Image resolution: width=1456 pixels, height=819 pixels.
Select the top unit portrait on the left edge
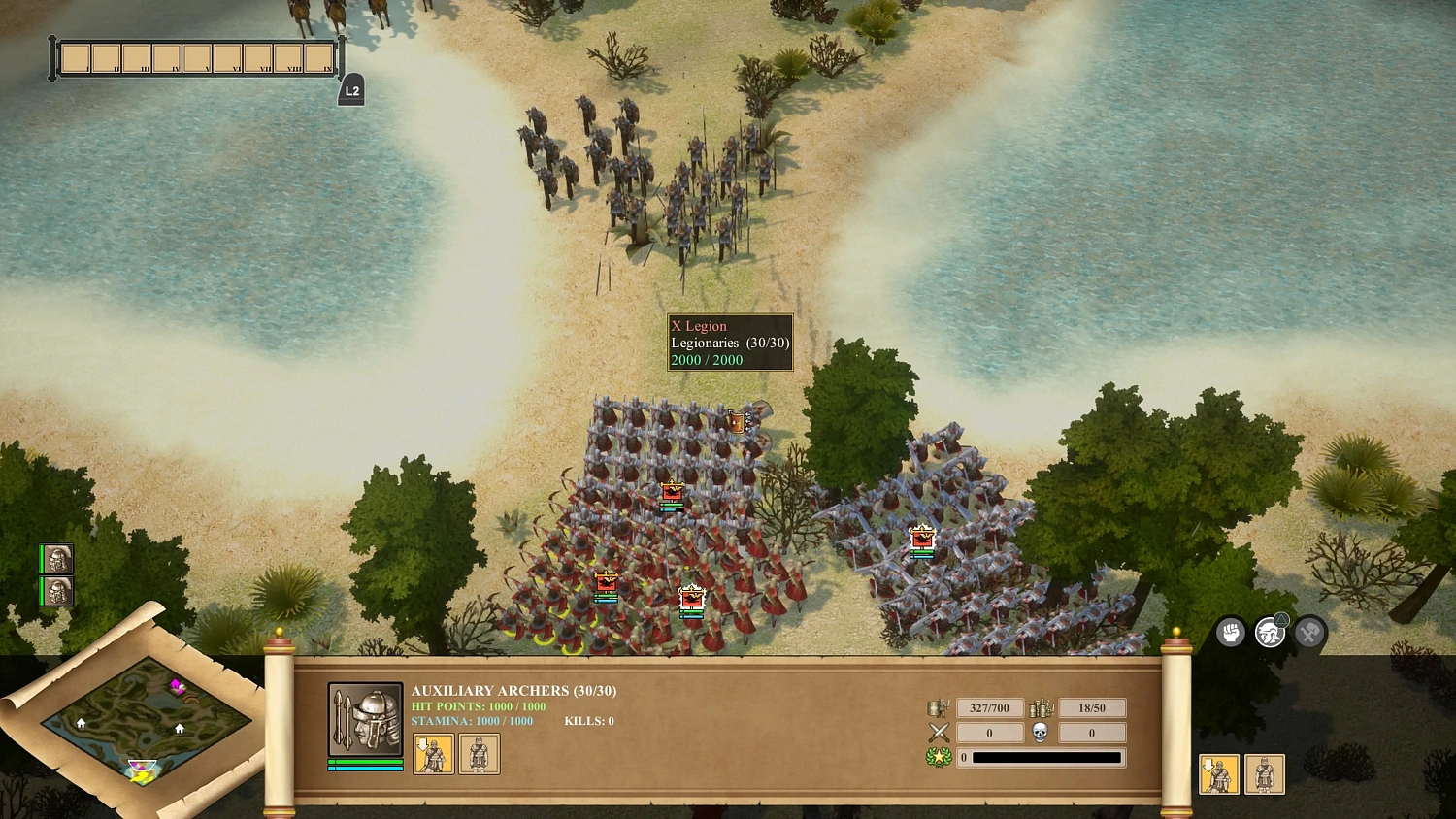coord(56,559)
